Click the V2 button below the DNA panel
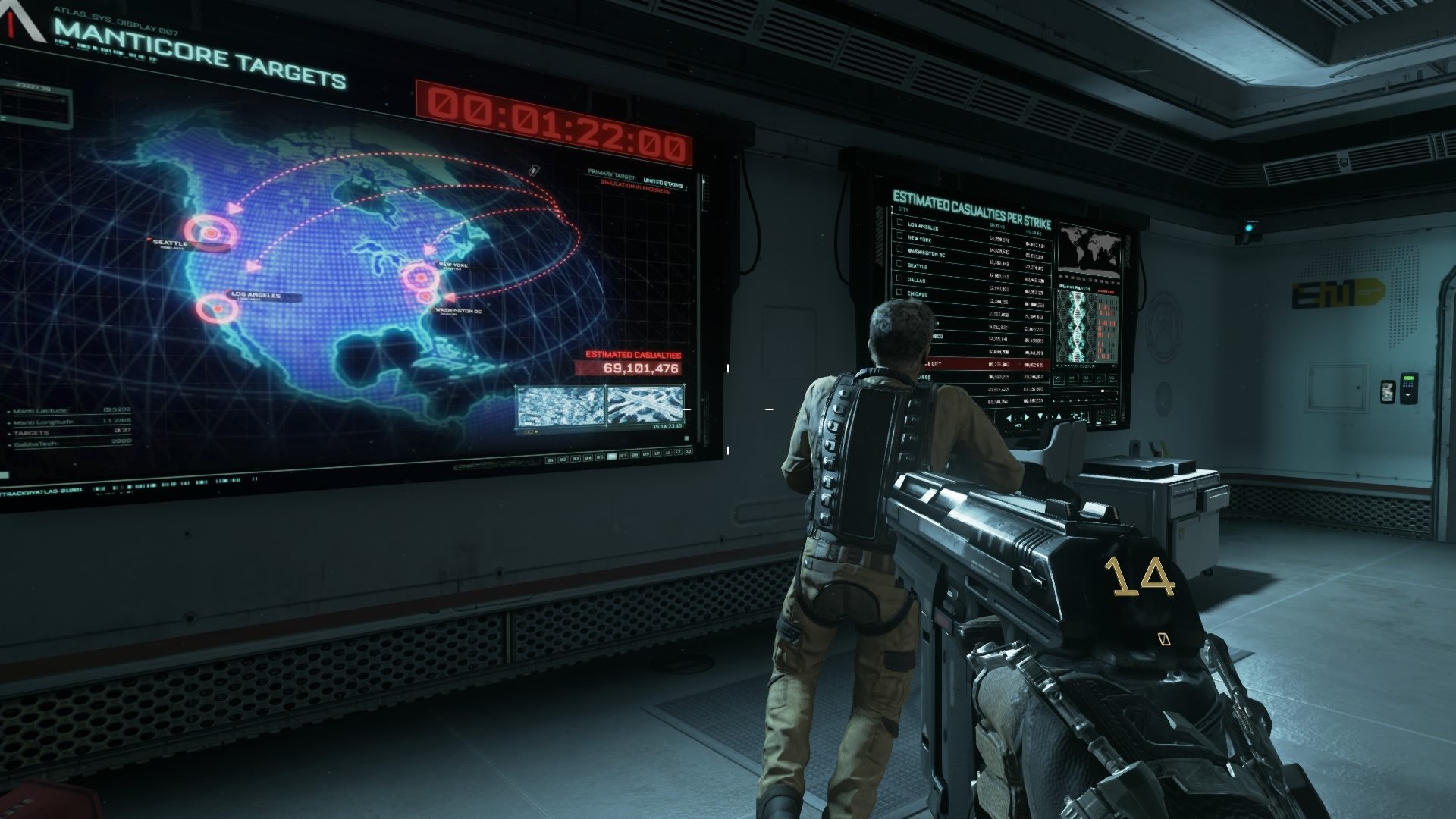Image resolution: width=1456 pixels, height=819 pixels. point(1058,379)
